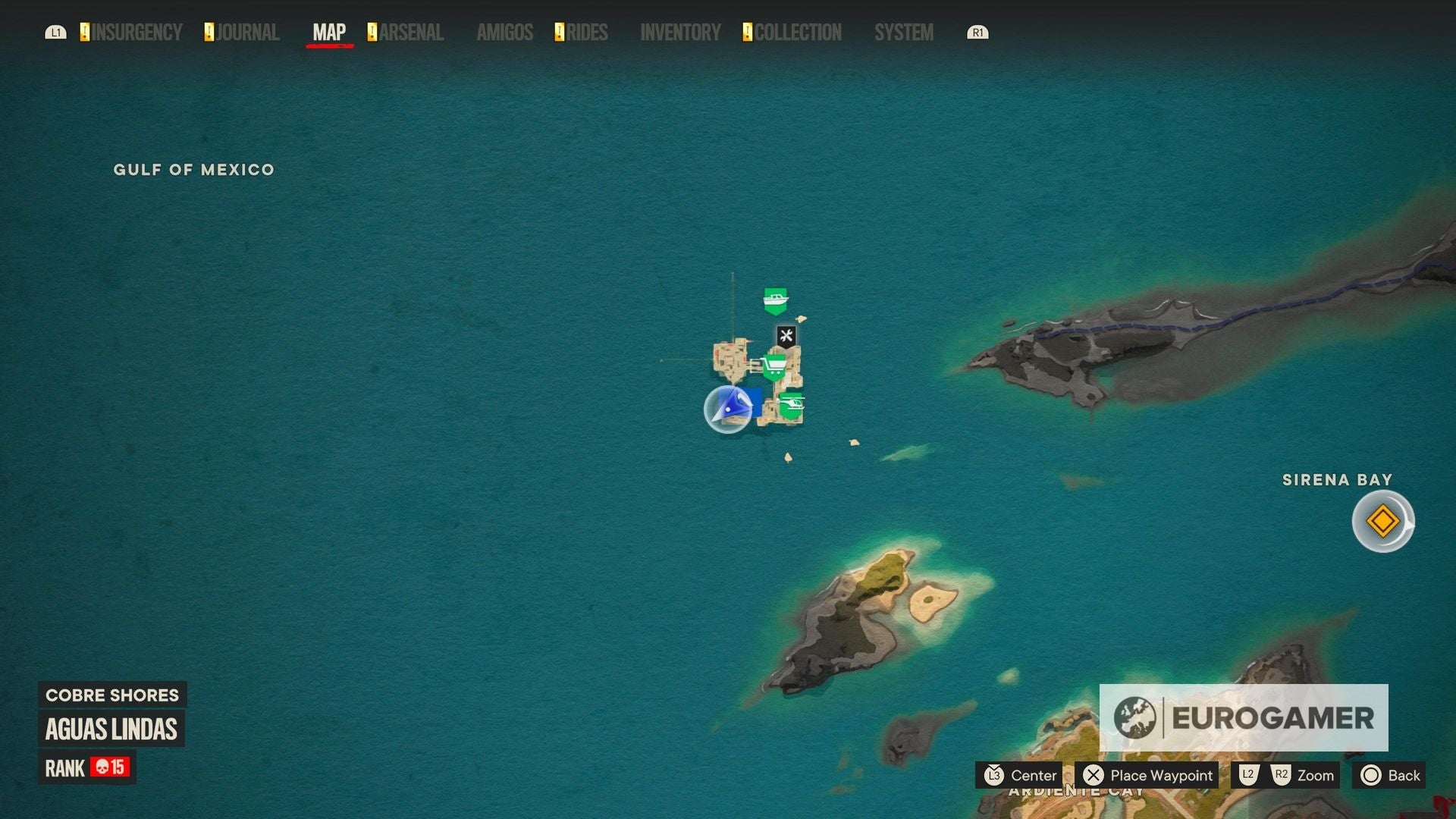1456x819 pixels.
Task: Click the black workbench wrench icon
Action: 786,334
